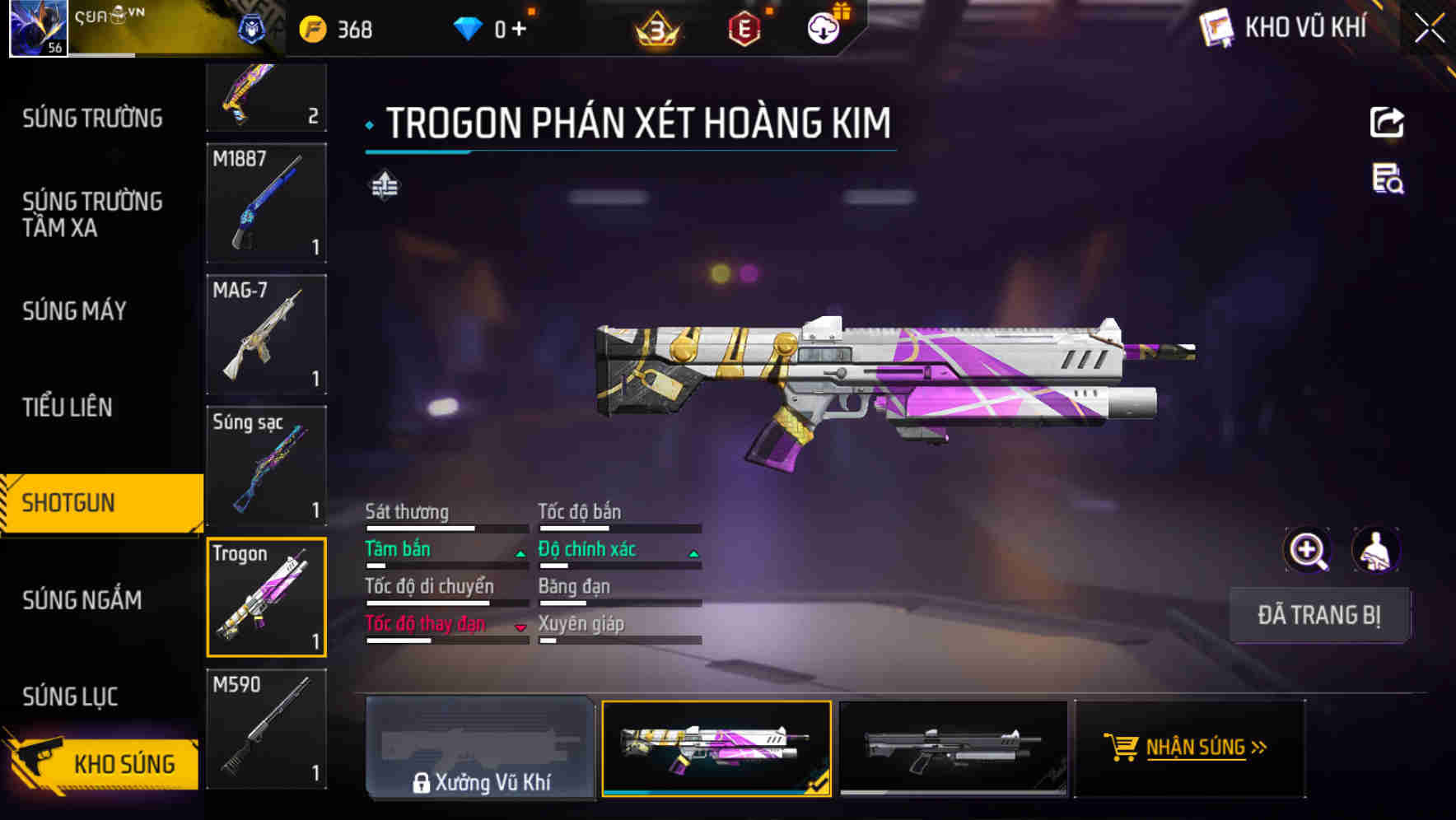The width and height of the screenshot is (1456, 820).
Task: Choose the M590 shotgun slot
Action: [x=266, y=729]
